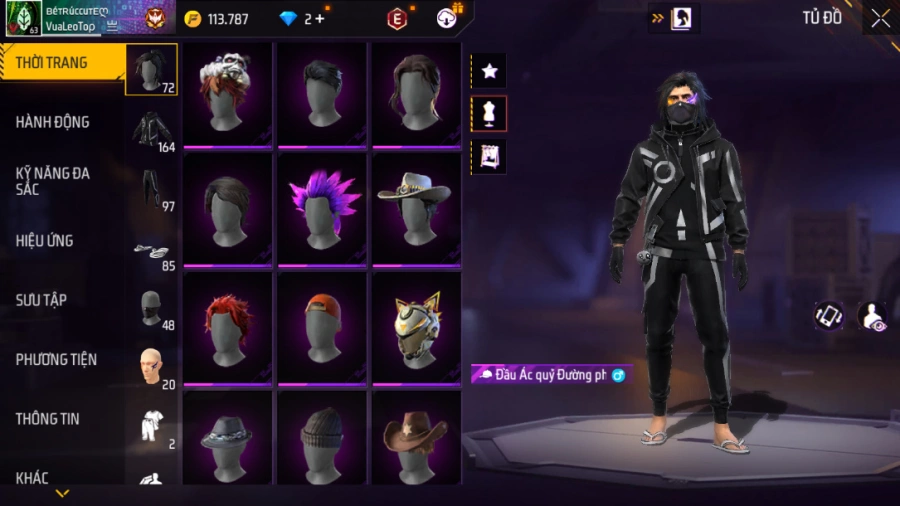Equip the gold cat-eared helmet
The width and height of the screenshot is (900, 506).
(x=415, y=327)
